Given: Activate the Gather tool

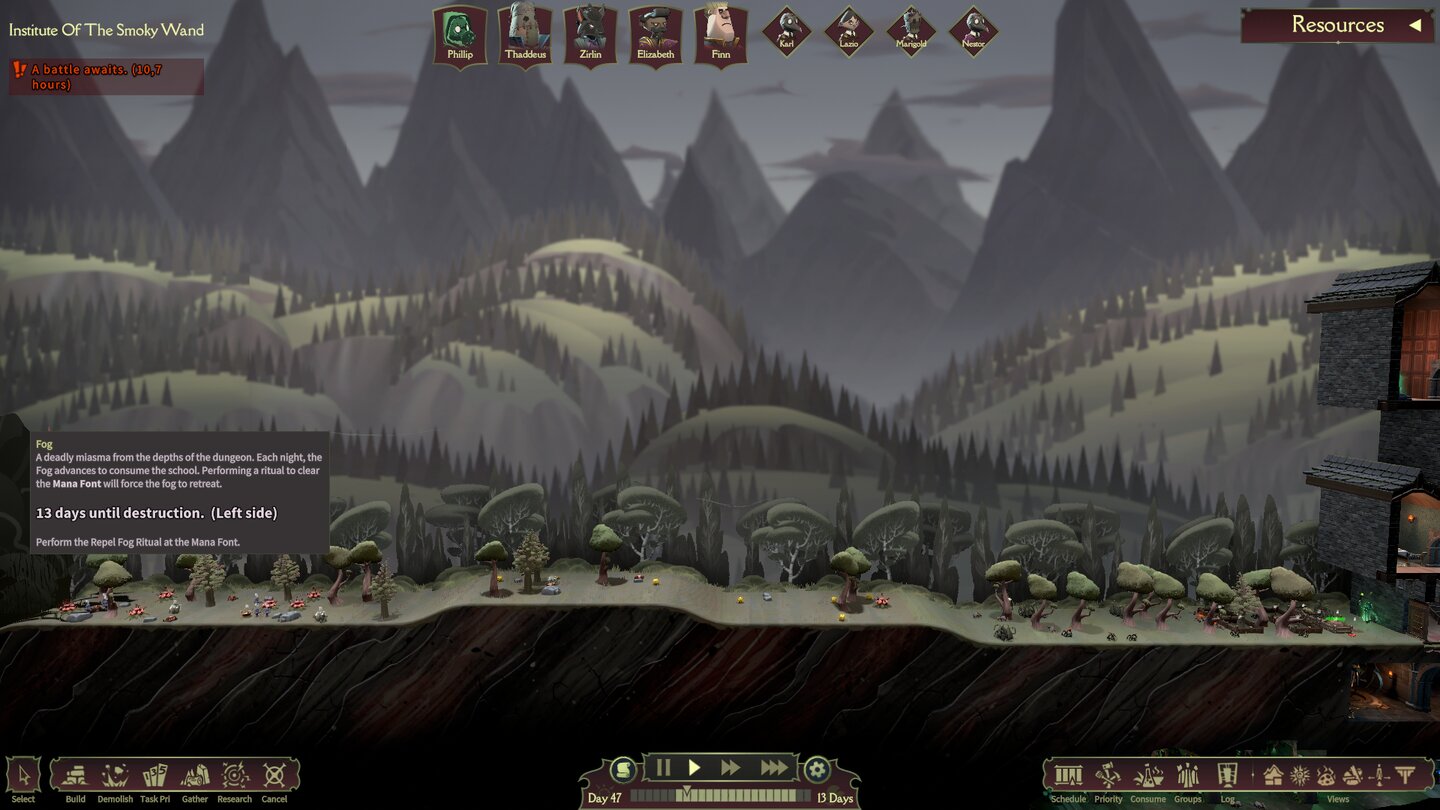Looking at the screenshot, I should point(195,776).
